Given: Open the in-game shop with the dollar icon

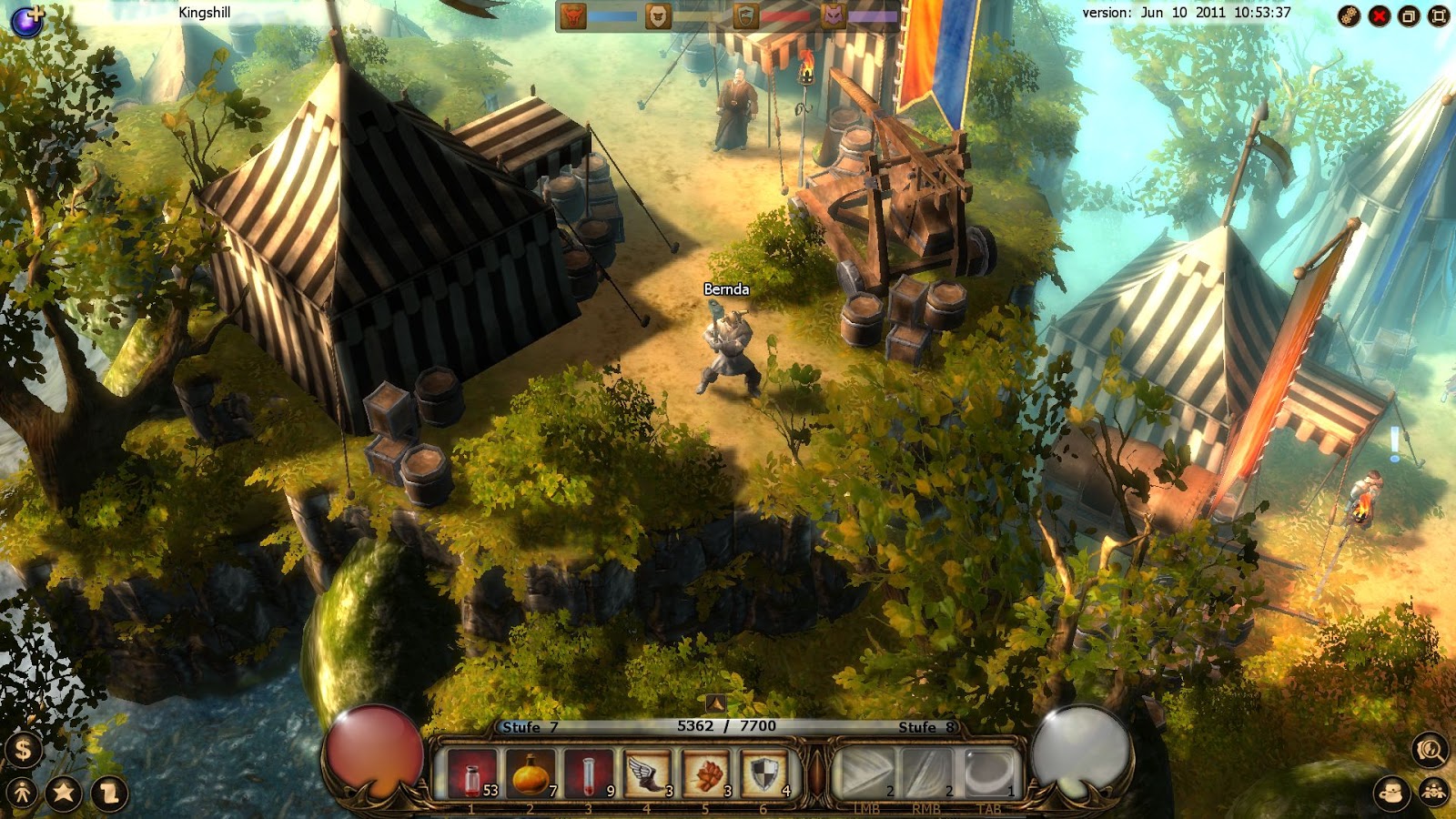Looking at the screenshot, I should [24, 753].
